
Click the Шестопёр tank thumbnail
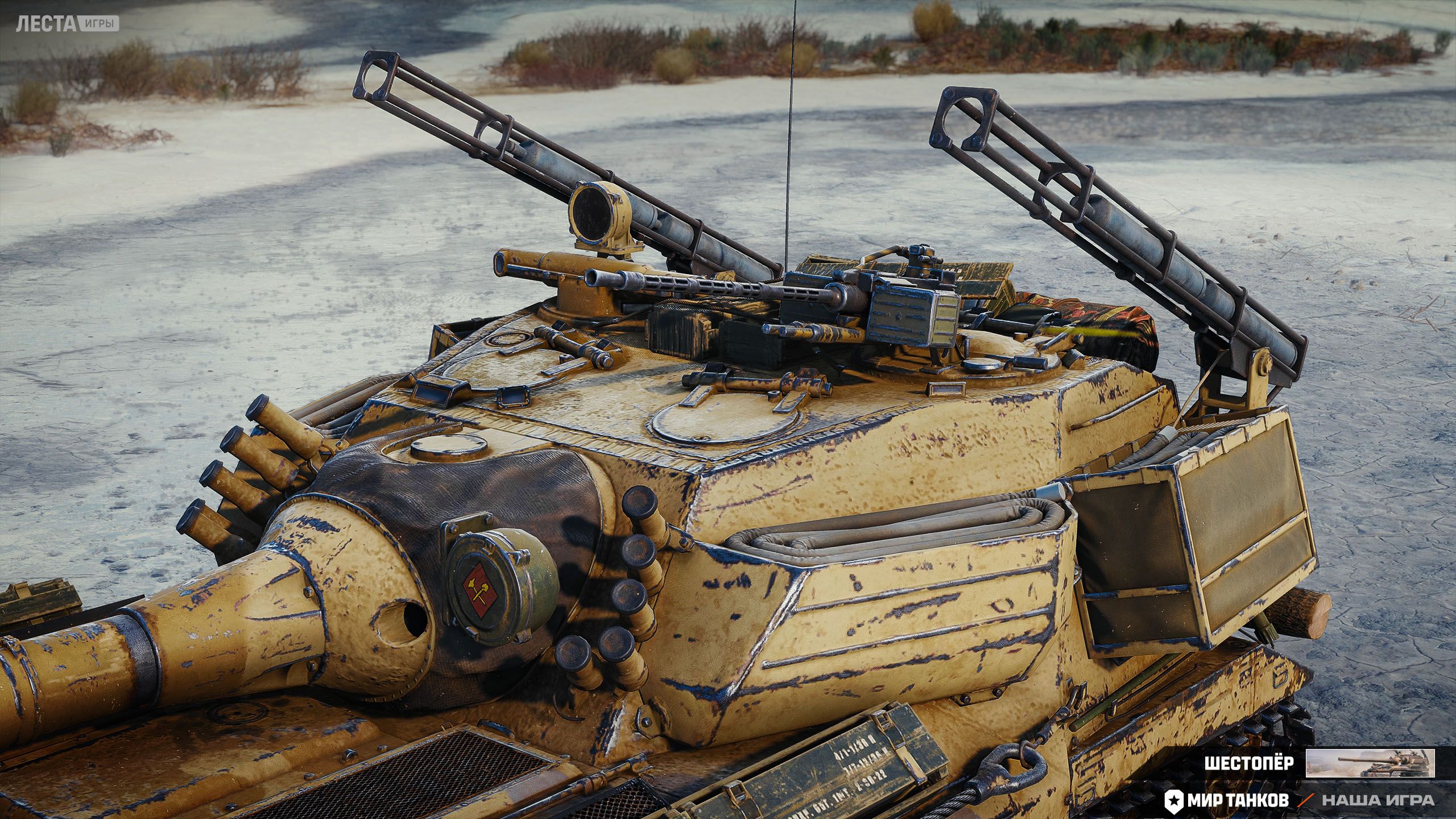[x=1370, y=763]
